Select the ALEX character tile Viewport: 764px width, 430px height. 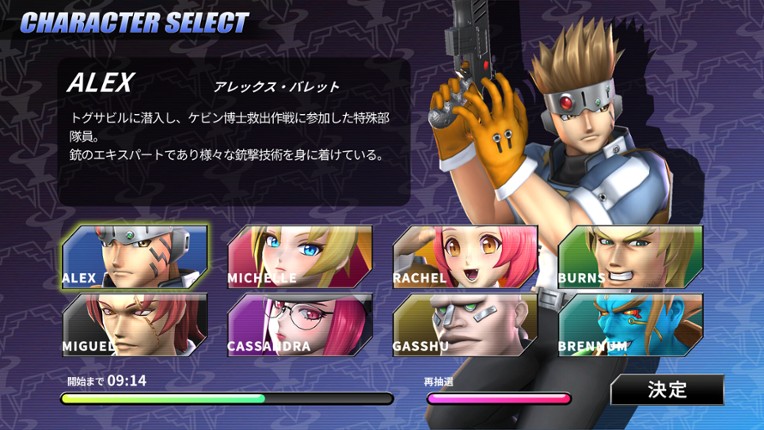click(x=134, y=257)
